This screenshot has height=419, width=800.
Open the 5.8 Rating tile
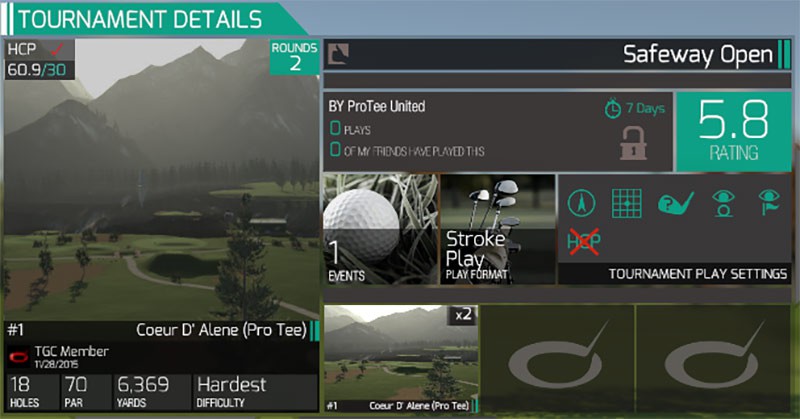pos(734,130)
